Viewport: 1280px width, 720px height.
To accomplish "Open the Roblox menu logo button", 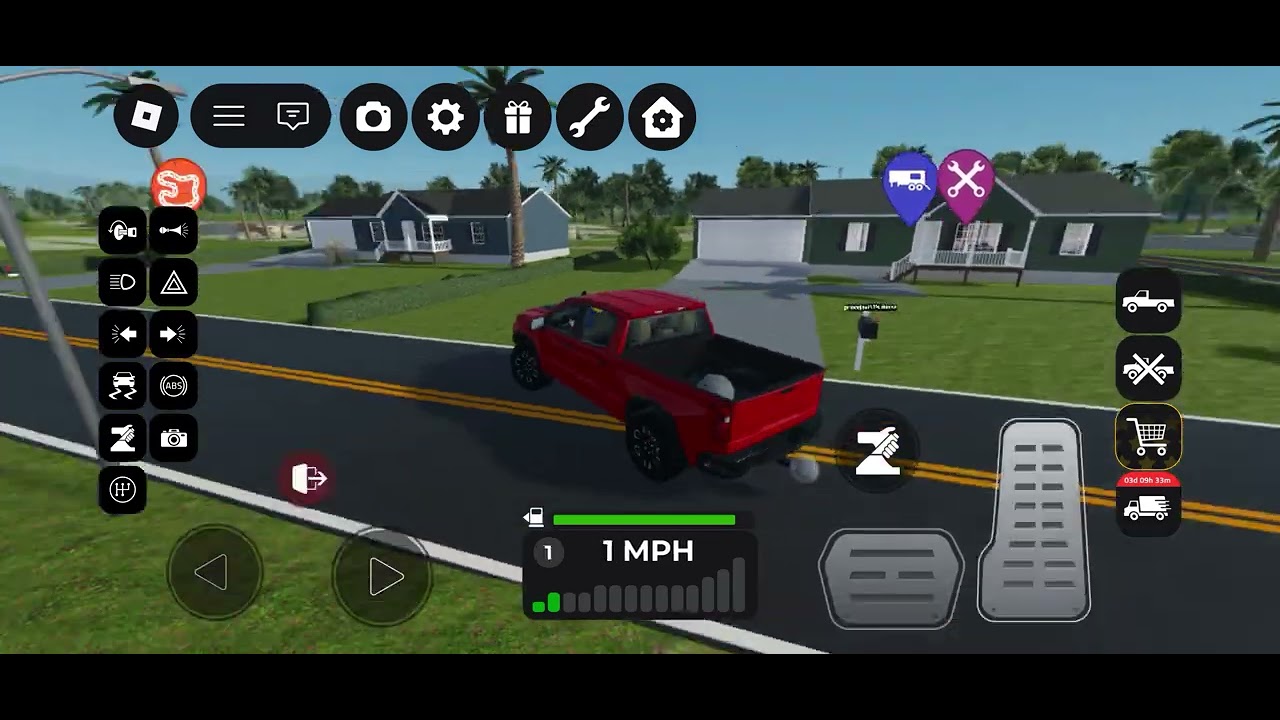I will (x=146, y=117).
